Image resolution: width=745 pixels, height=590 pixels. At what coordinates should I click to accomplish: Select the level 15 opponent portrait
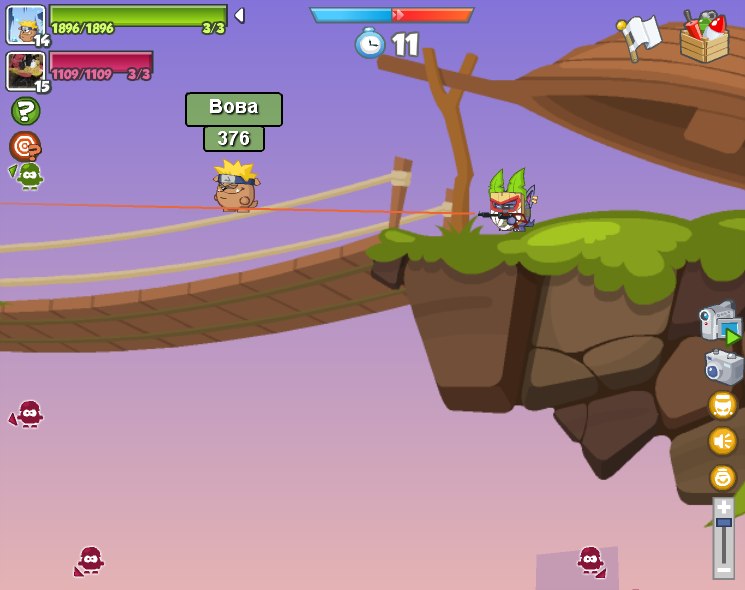coord(24,70)
